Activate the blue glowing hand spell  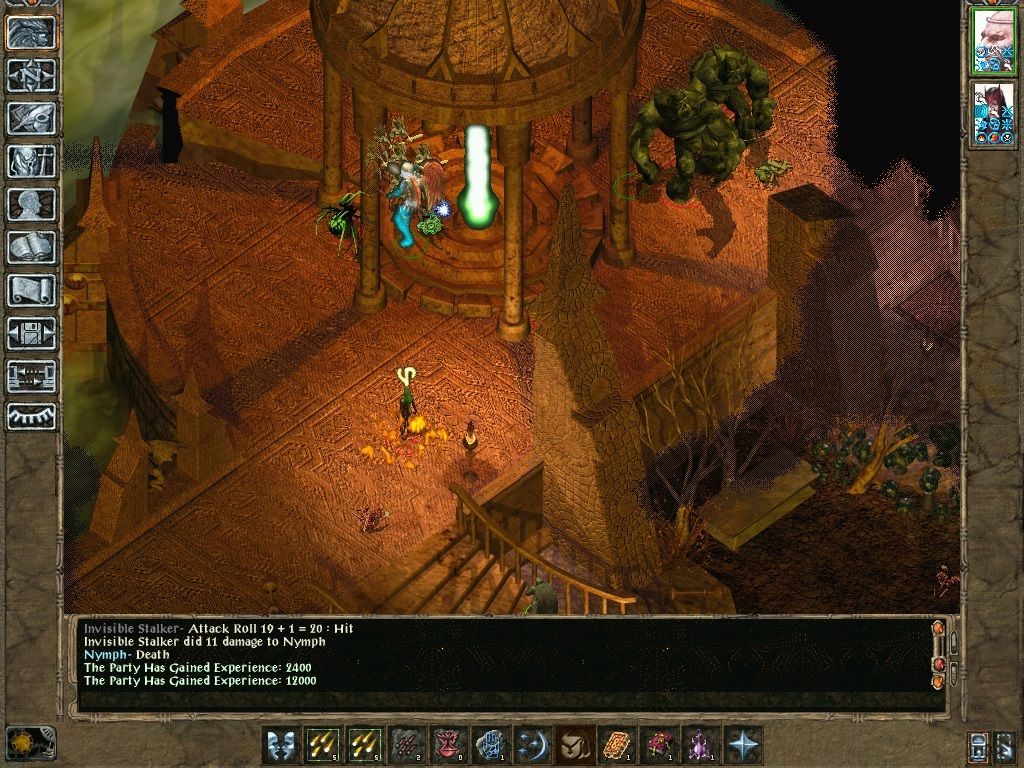click(x=491, y=745)
